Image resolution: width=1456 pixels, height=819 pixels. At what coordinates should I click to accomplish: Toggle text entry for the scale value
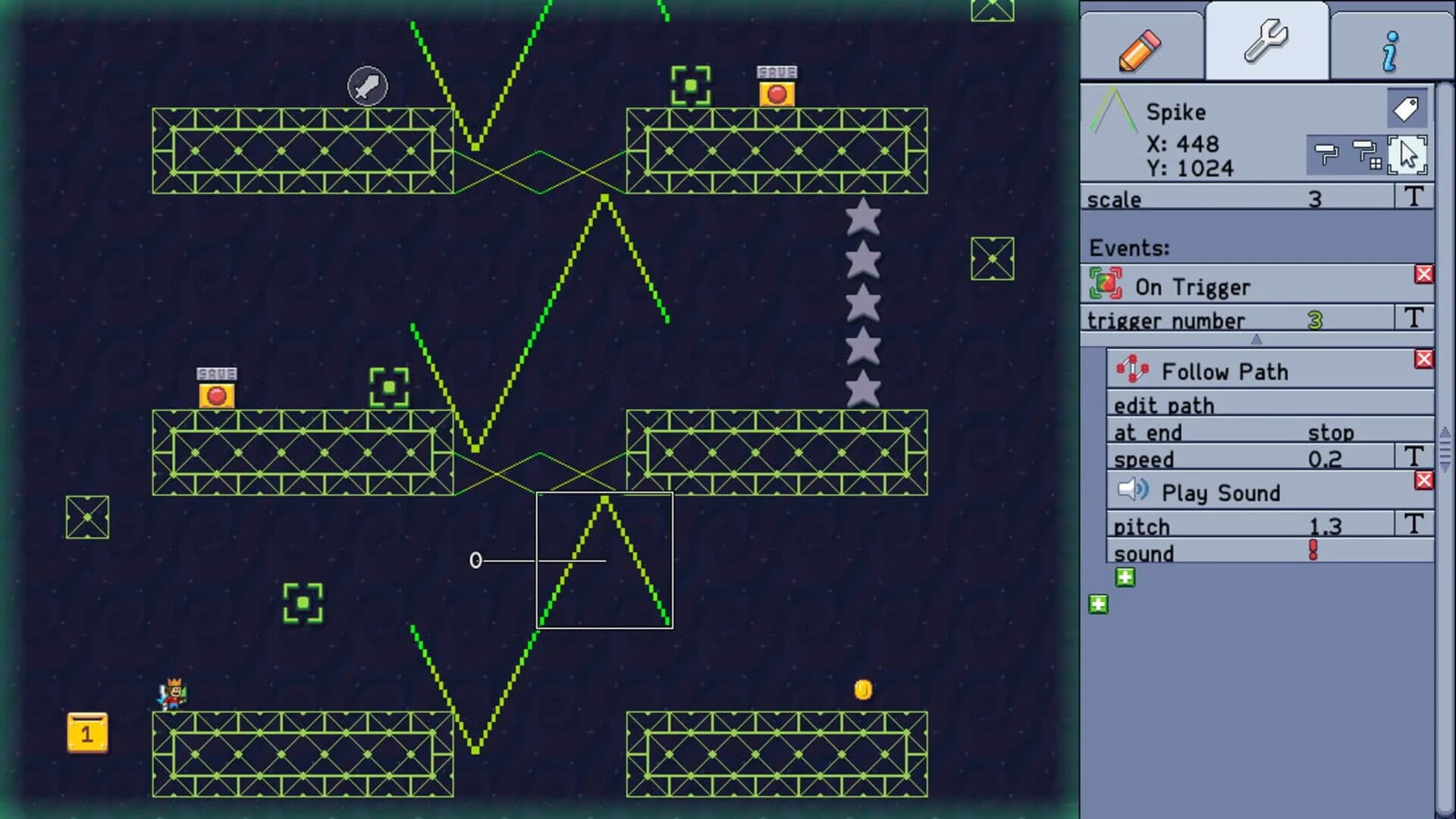click(x=1415, y=198)
